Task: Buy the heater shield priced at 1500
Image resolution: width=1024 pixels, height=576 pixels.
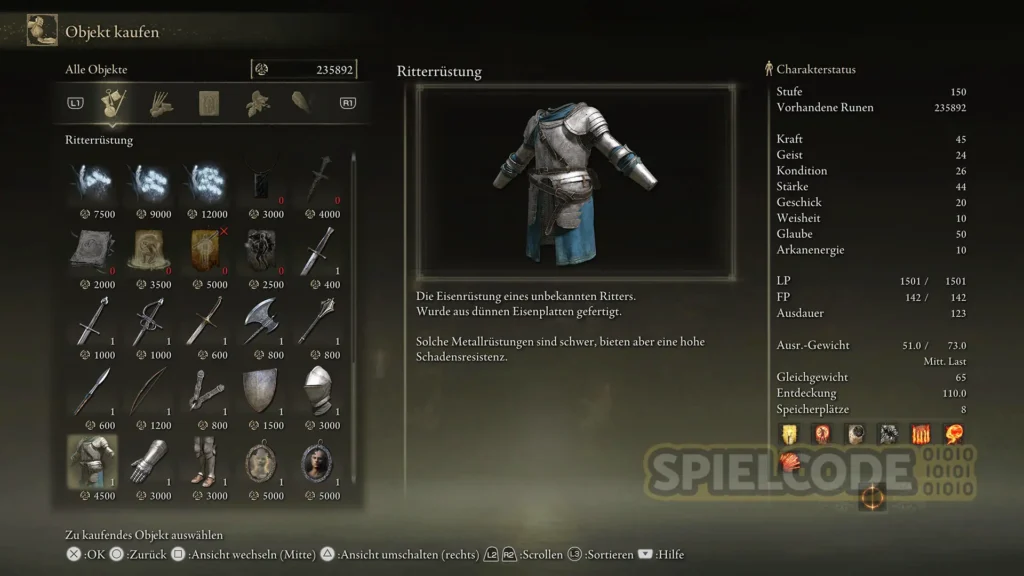Action: [x=262, y=391]
